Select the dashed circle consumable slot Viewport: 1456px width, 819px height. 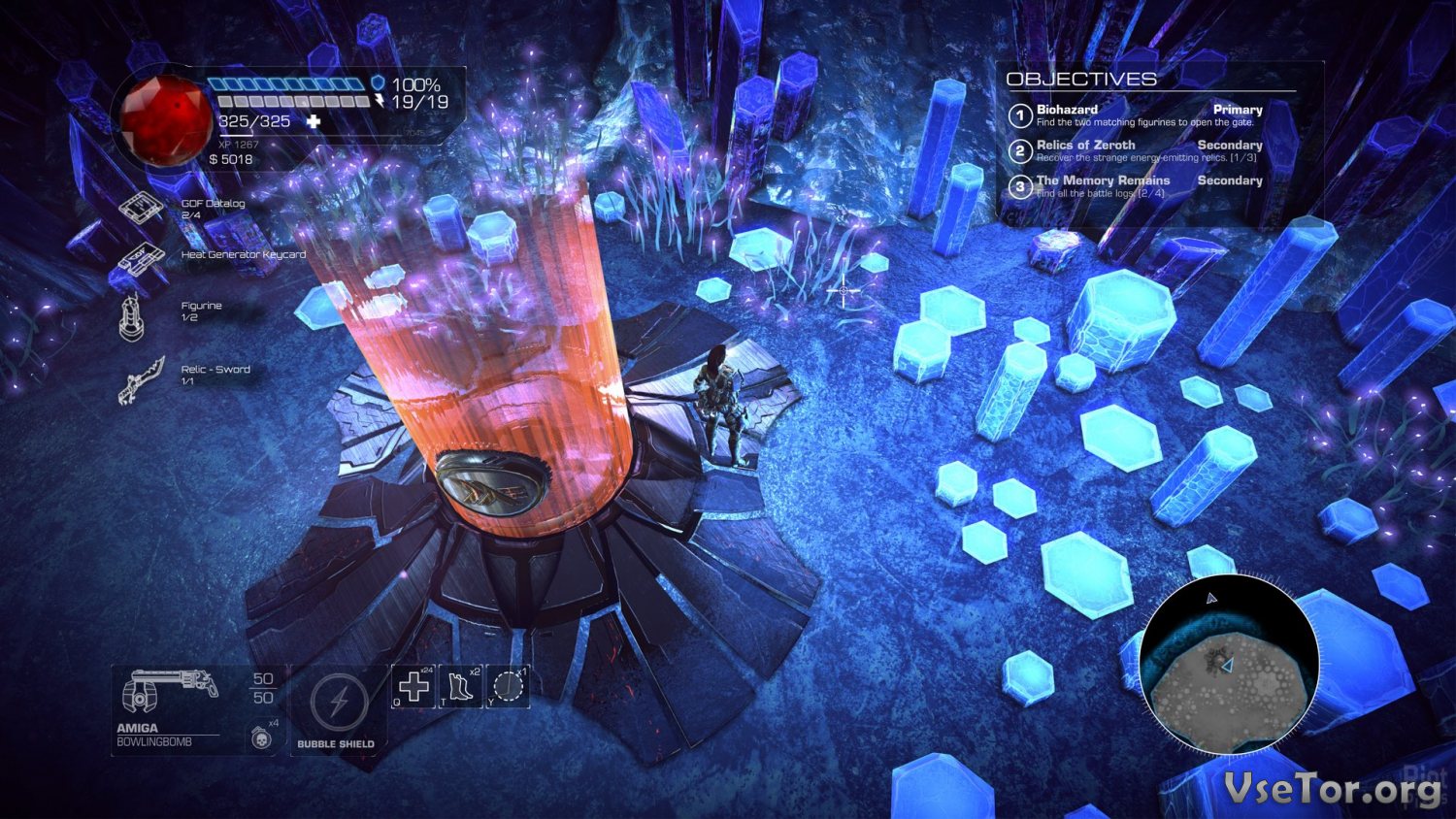coord(508,686)
